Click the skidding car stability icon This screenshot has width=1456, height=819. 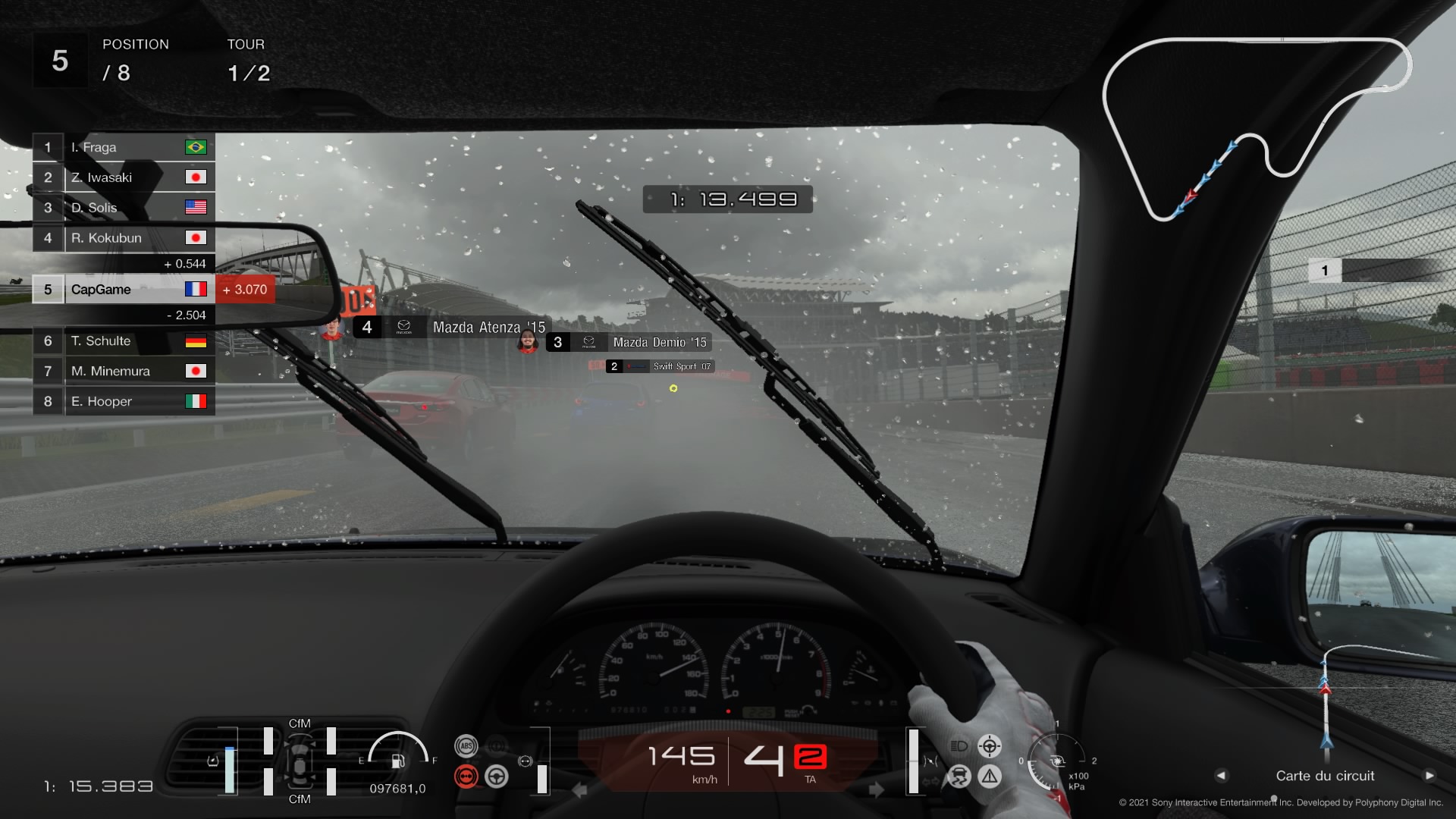(x=959, y=777)
